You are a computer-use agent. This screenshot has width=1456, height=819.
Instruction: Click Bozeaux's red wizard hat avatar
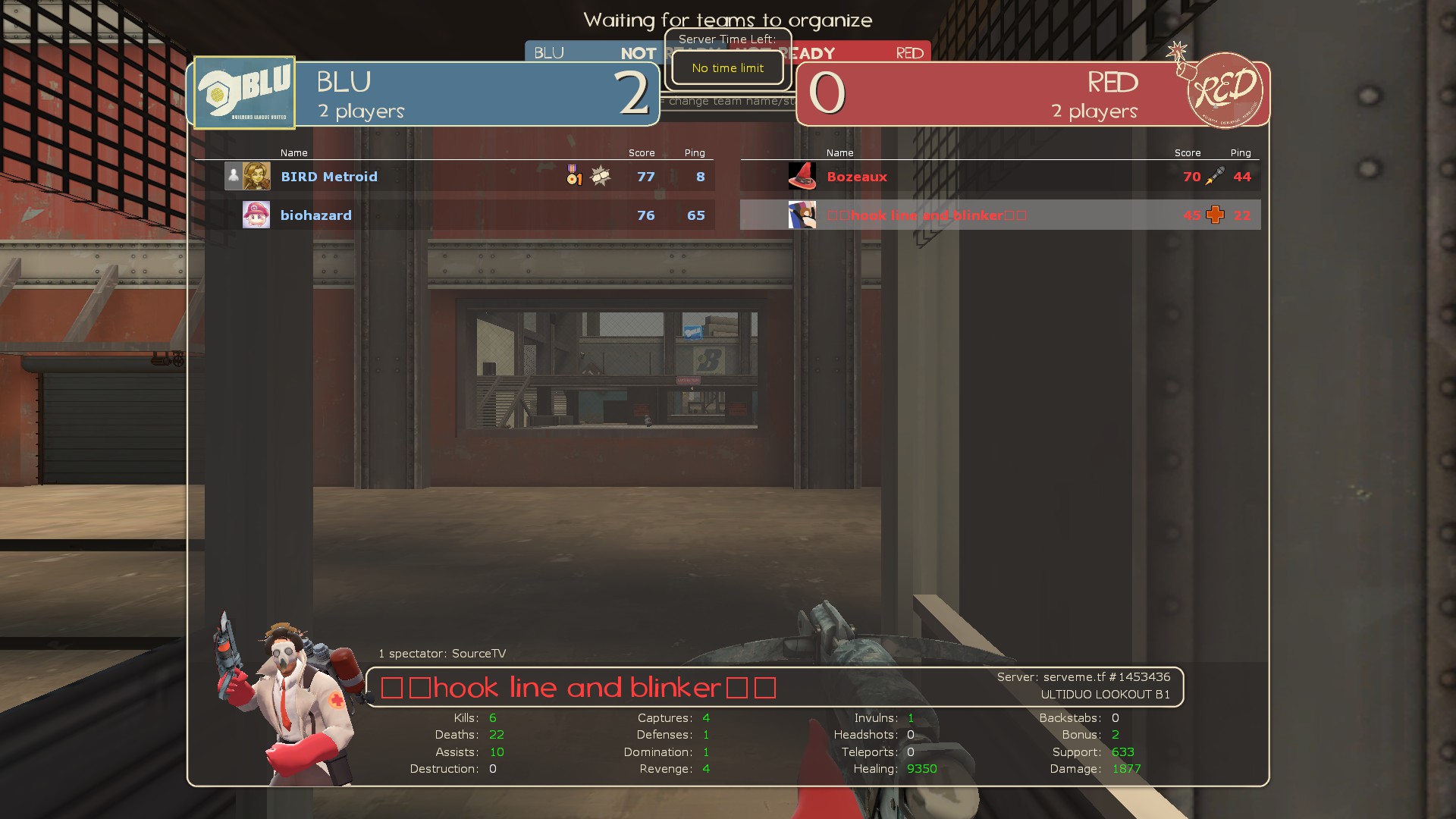pos(802,177)
